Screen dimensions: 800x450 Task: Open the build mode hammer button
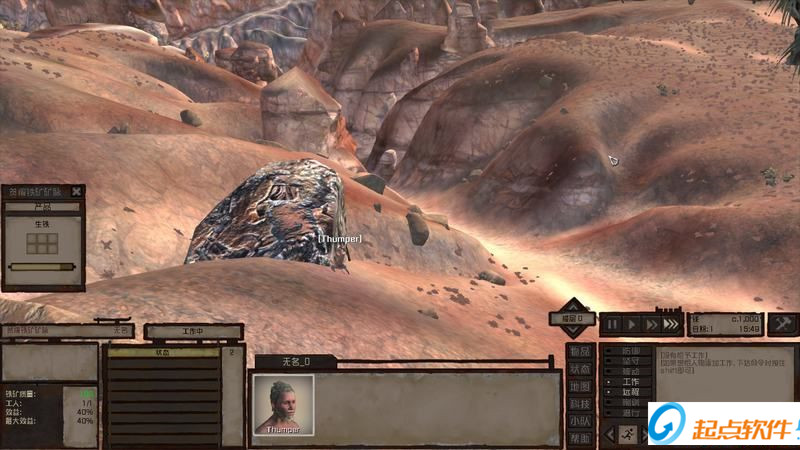pyautogui.click(x=782, y=323)
